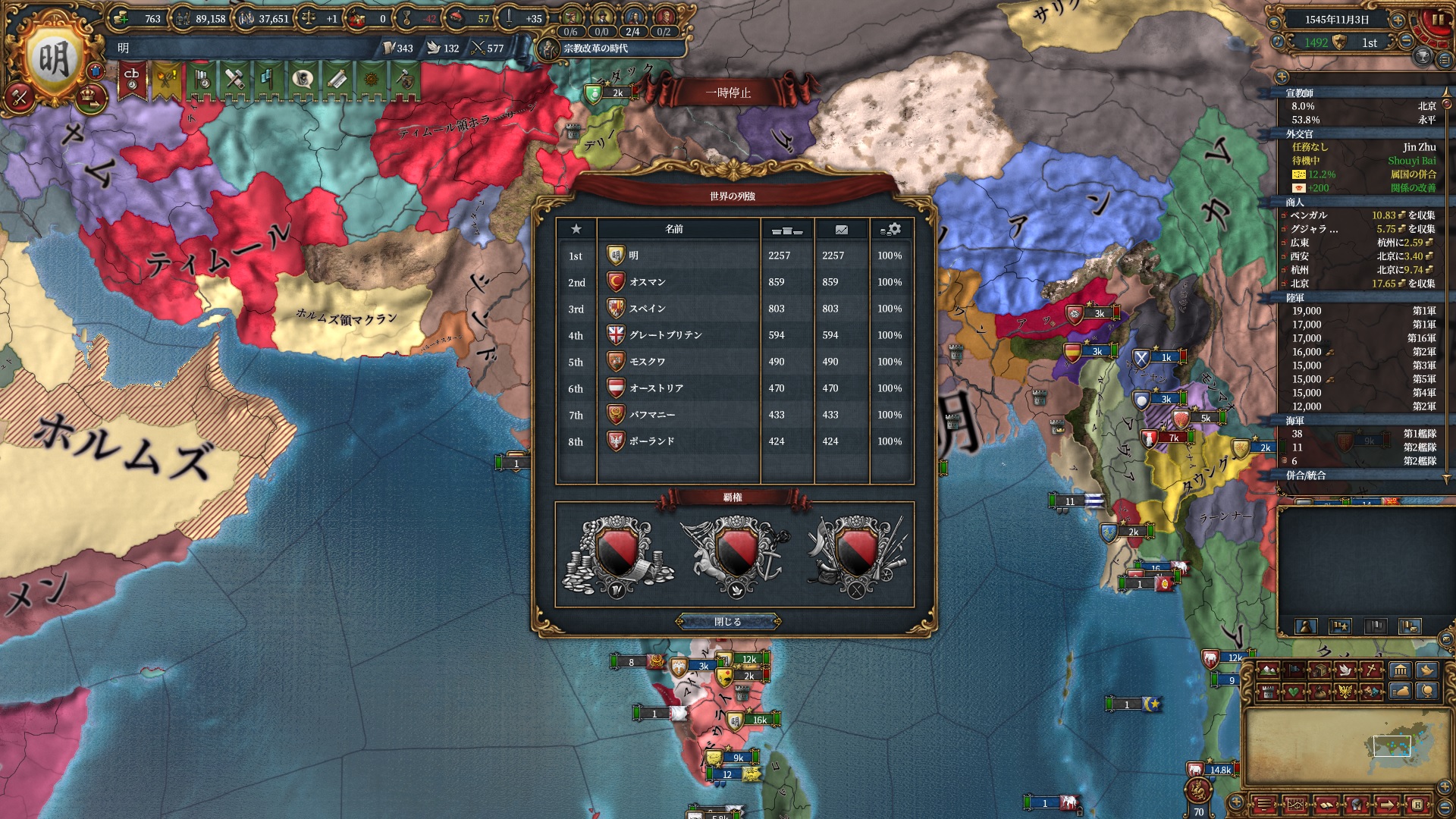Viewport: 1456px width, 819px height.
Task: Close the great powers window with 閉じる
Action: tap(728, 622)
